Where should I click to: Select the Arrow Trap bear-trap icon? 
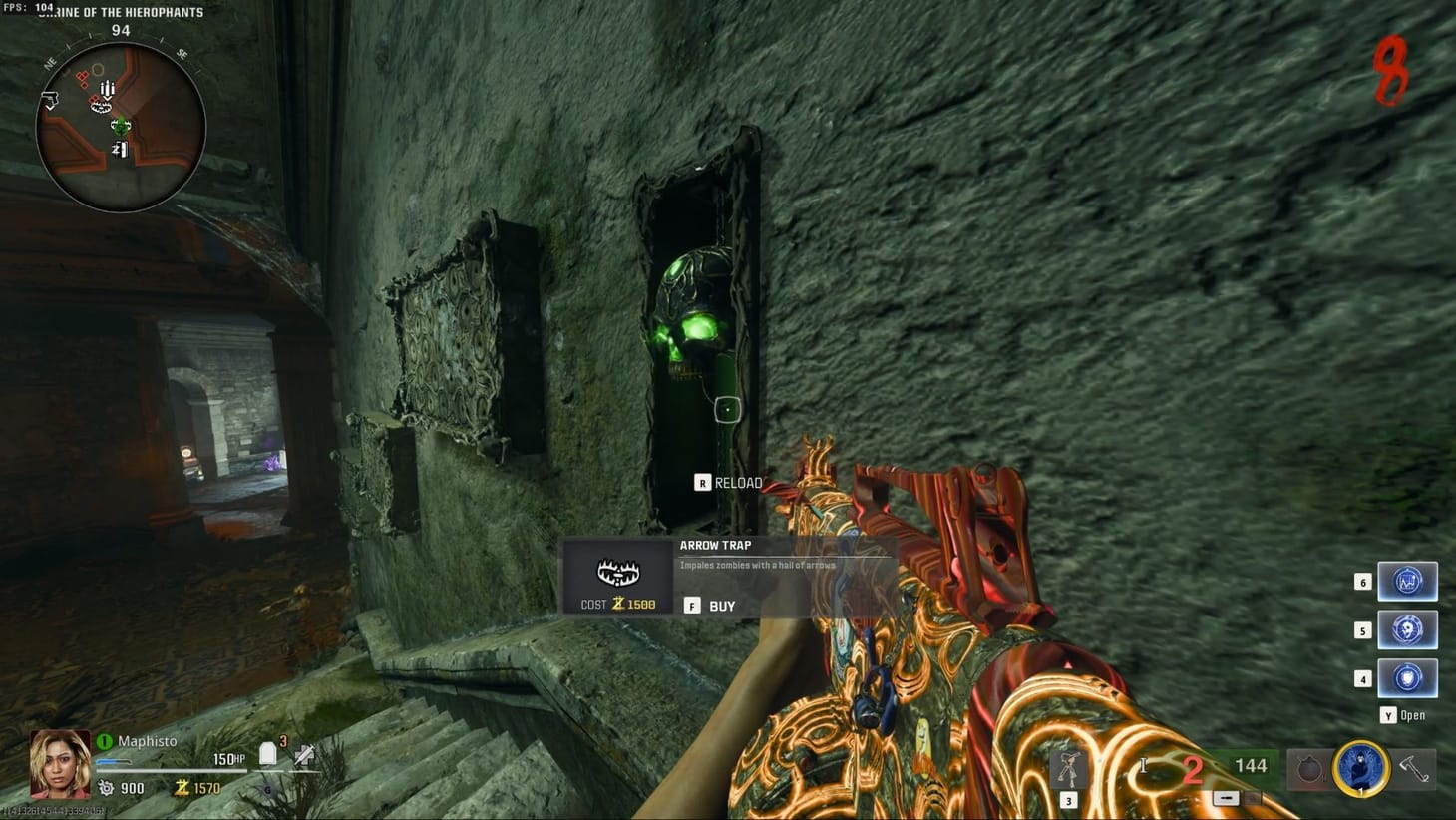[x=616, y=573]
